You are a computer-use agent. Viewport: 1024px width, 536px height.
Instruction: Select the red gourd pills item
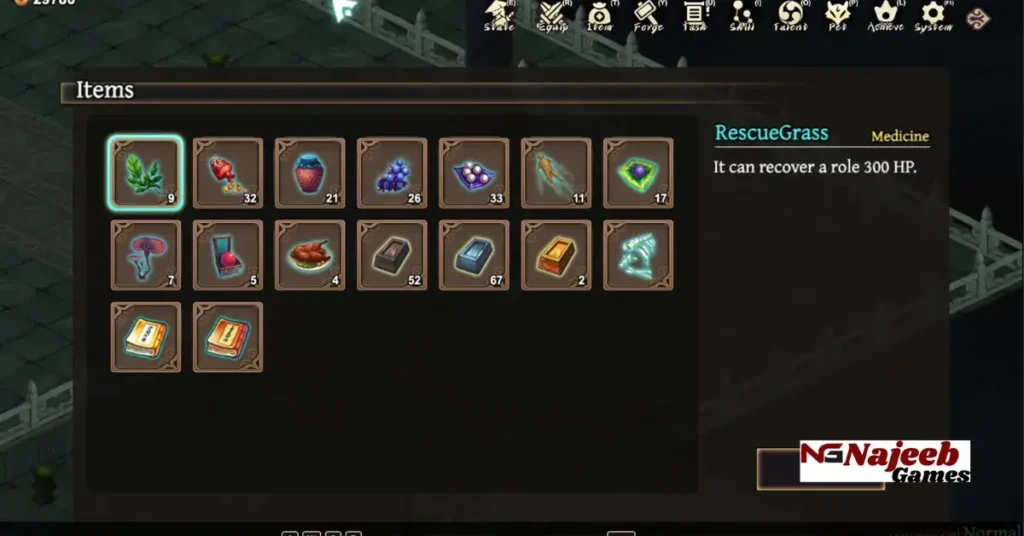tap(228, 173)
